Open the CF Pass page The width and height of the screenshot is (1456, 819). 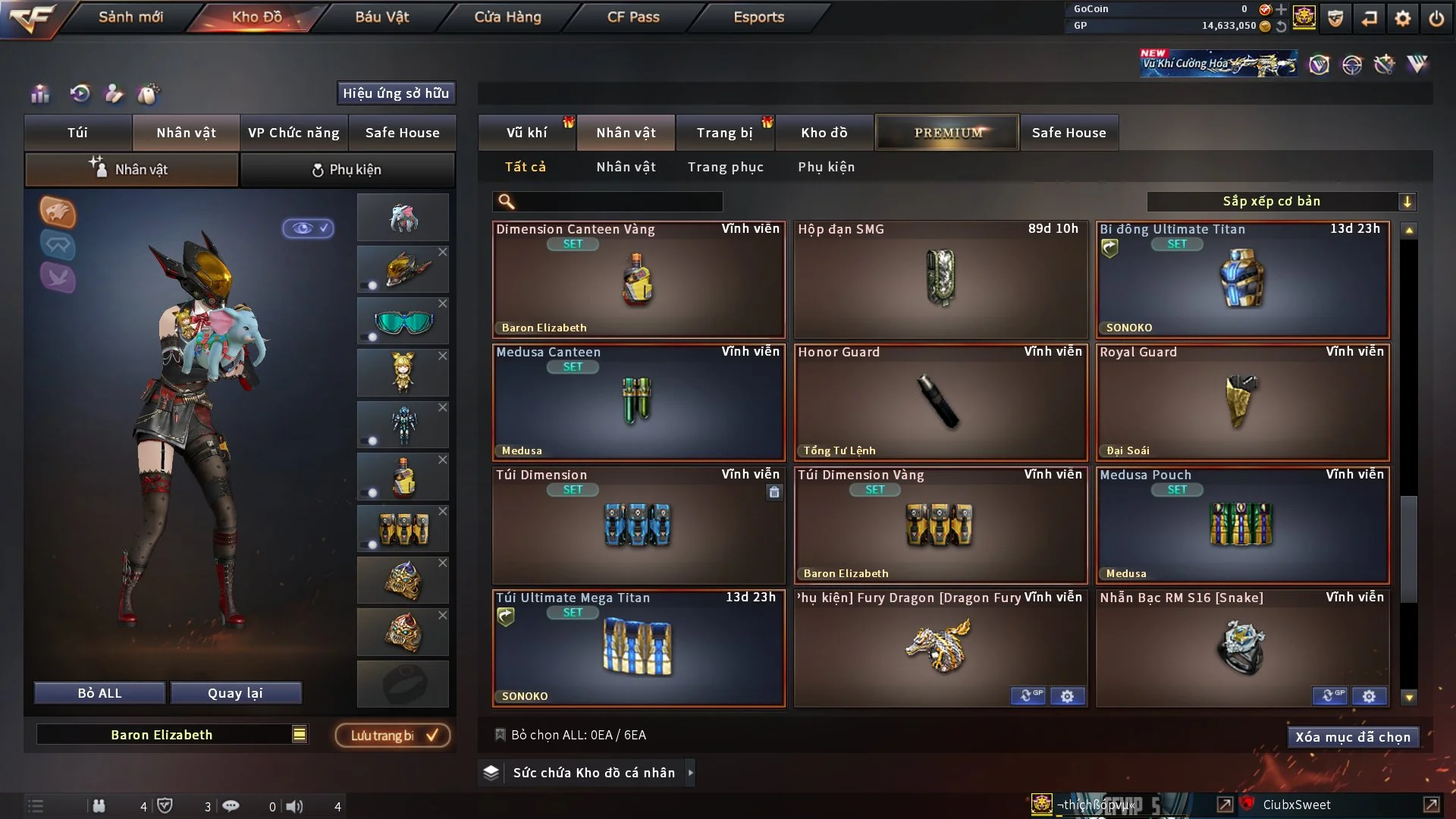click(x=633, y=17)
